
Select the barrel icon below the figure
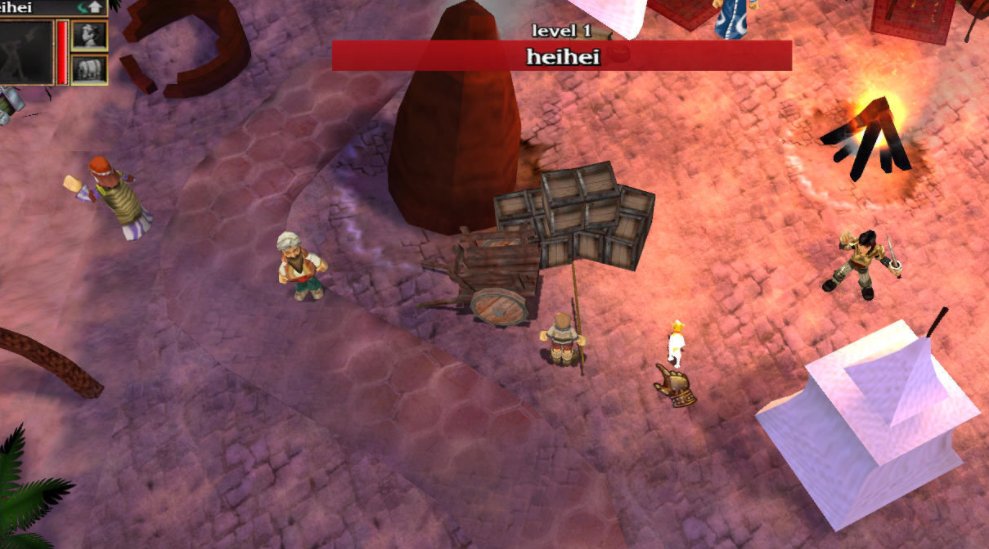point(90,69)
